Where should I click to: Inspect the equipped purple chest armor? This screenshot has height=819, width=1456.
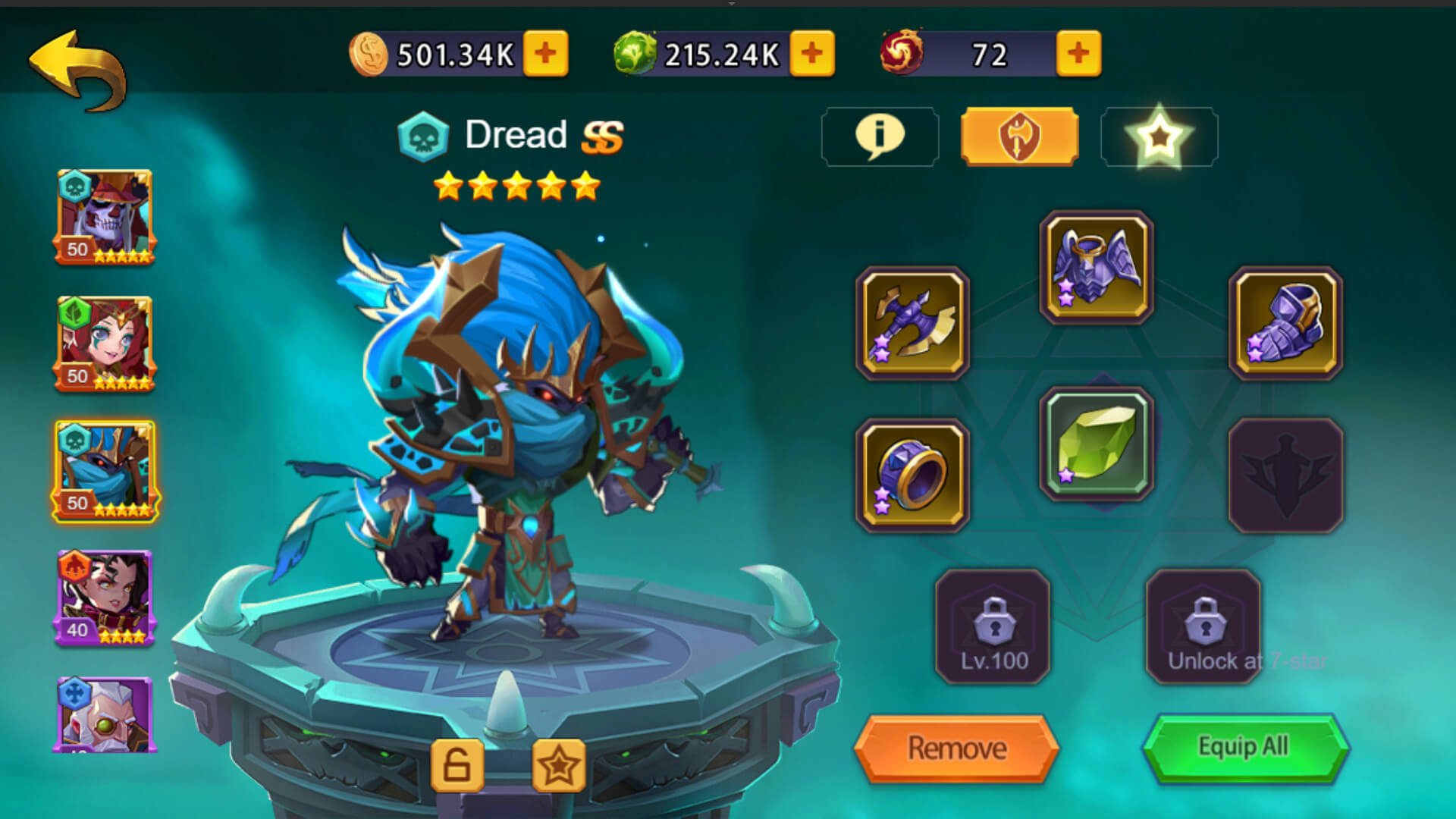[x=1096, y=267]
